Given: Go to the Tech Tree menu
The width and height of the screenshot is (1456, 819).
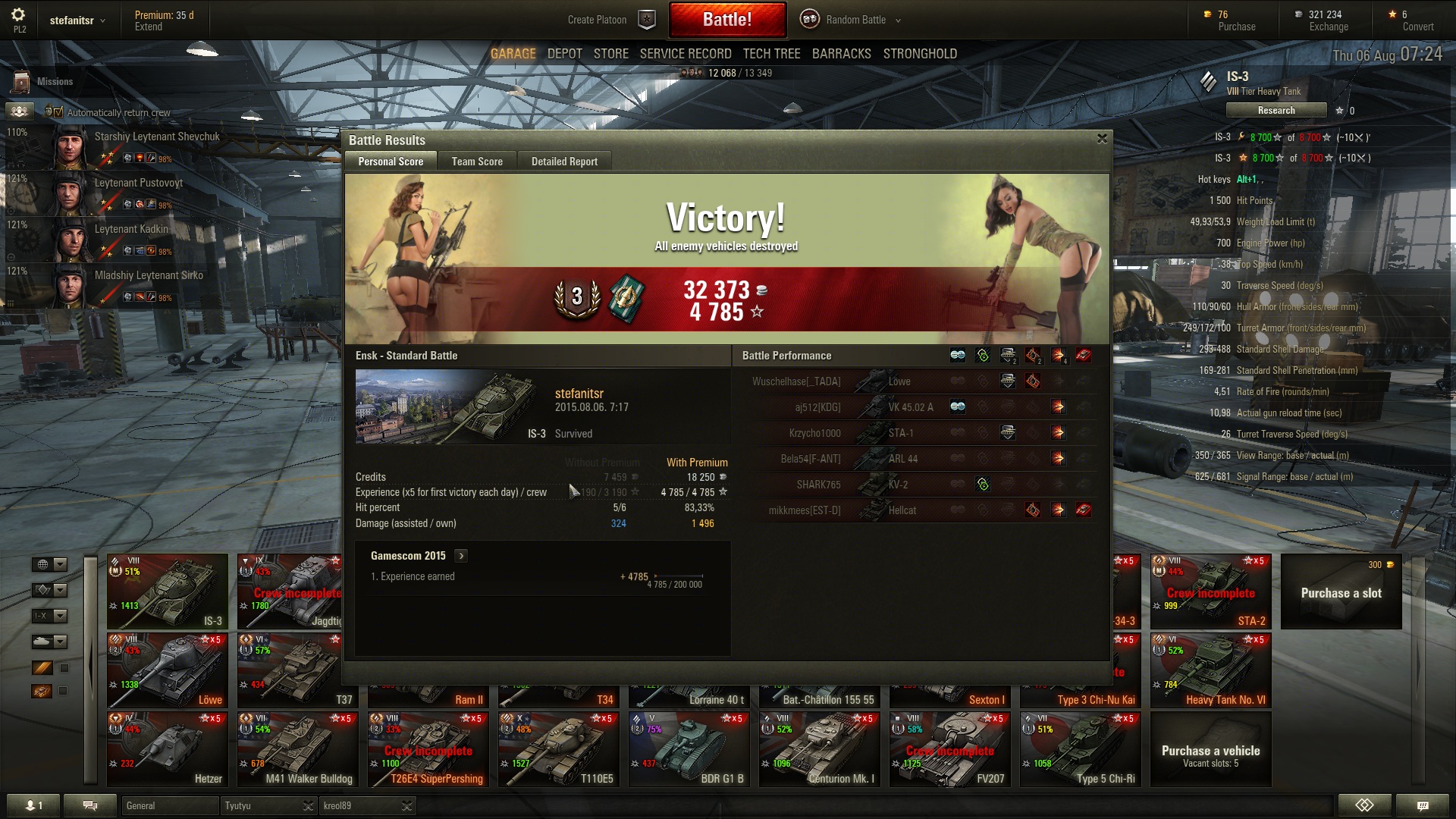Looking at the screenshot, I should click(771, 54).
